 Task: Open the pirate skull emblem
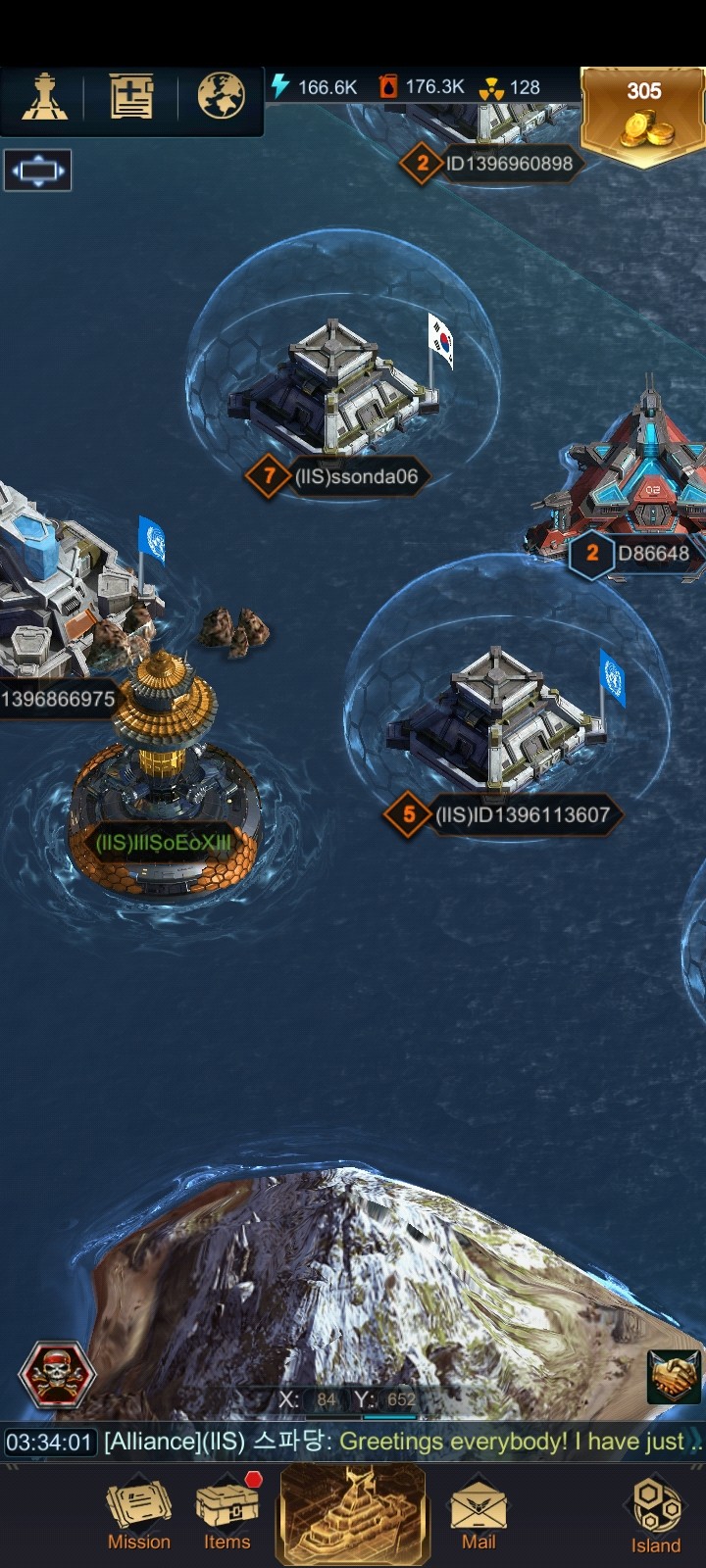(x=58, y=1375)
